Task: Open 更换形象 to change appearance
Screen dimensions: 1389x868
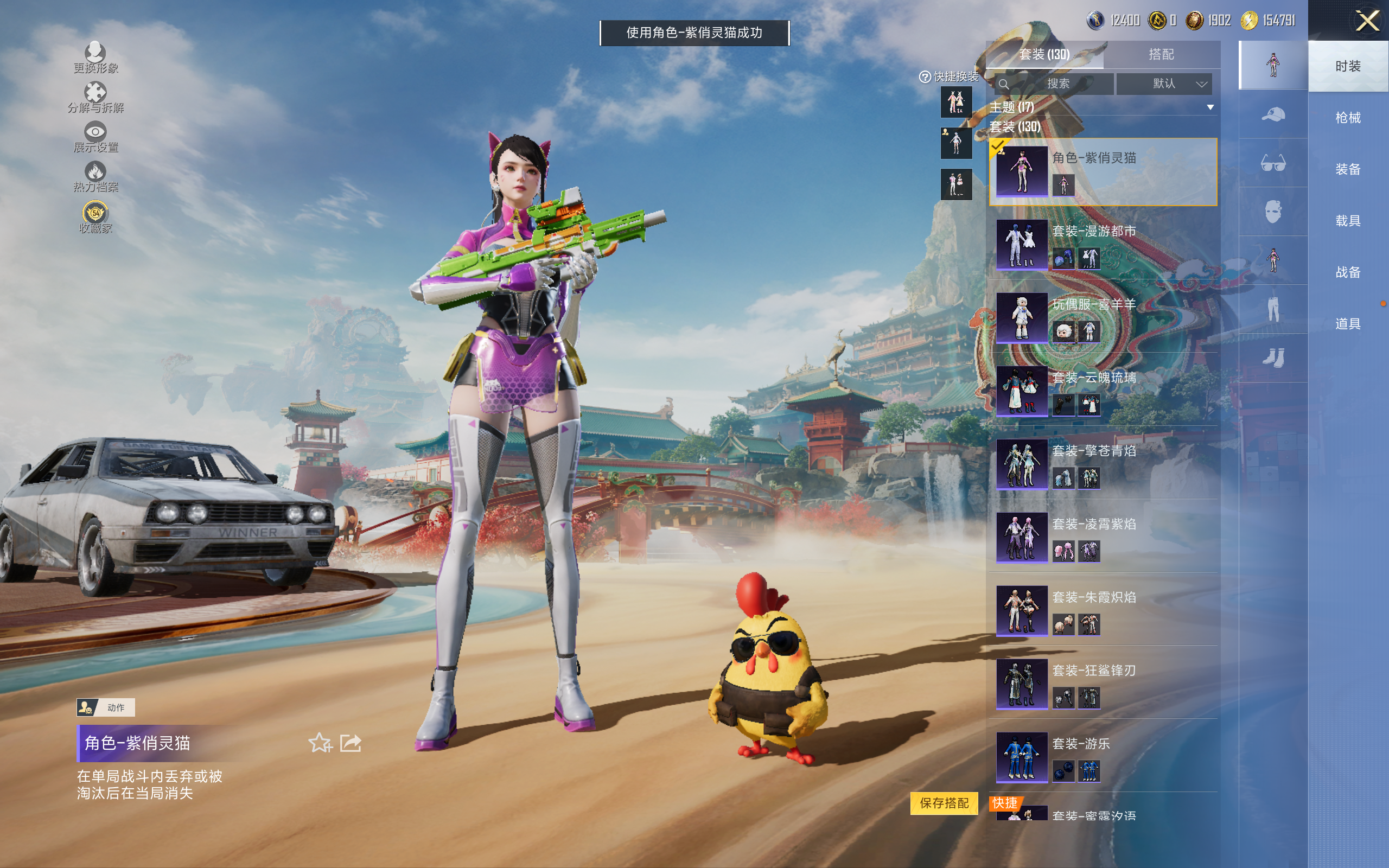Action: [x=95, y=58]
